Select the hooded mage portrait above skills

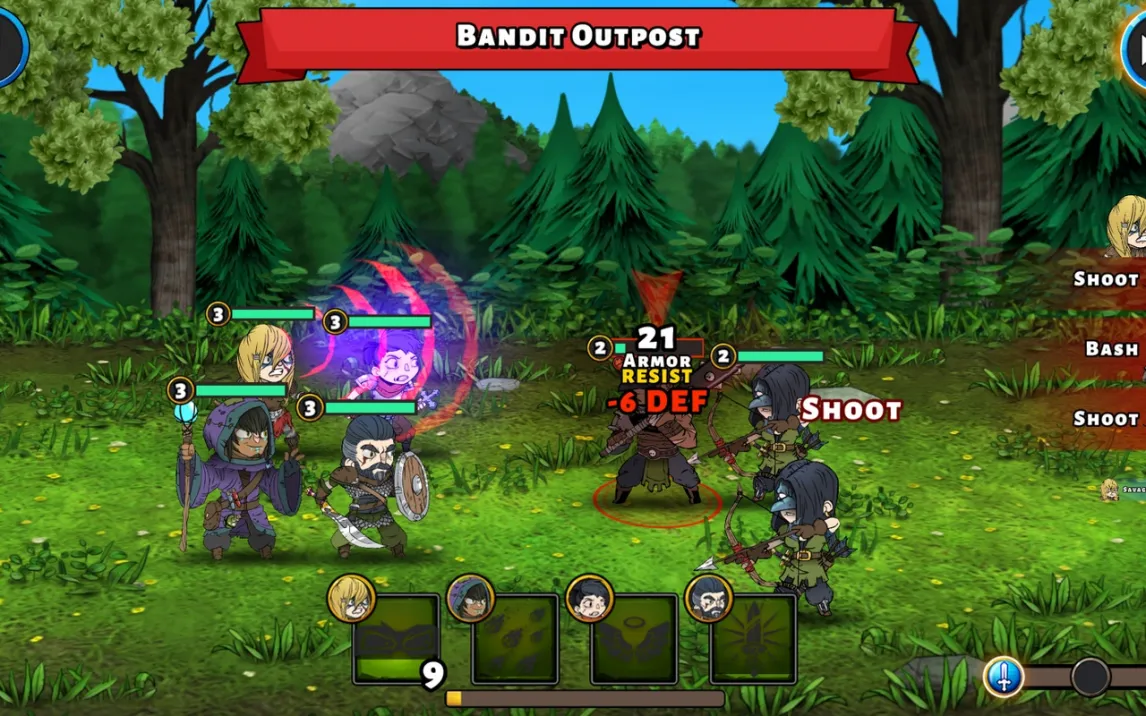(x=471, y=598)
